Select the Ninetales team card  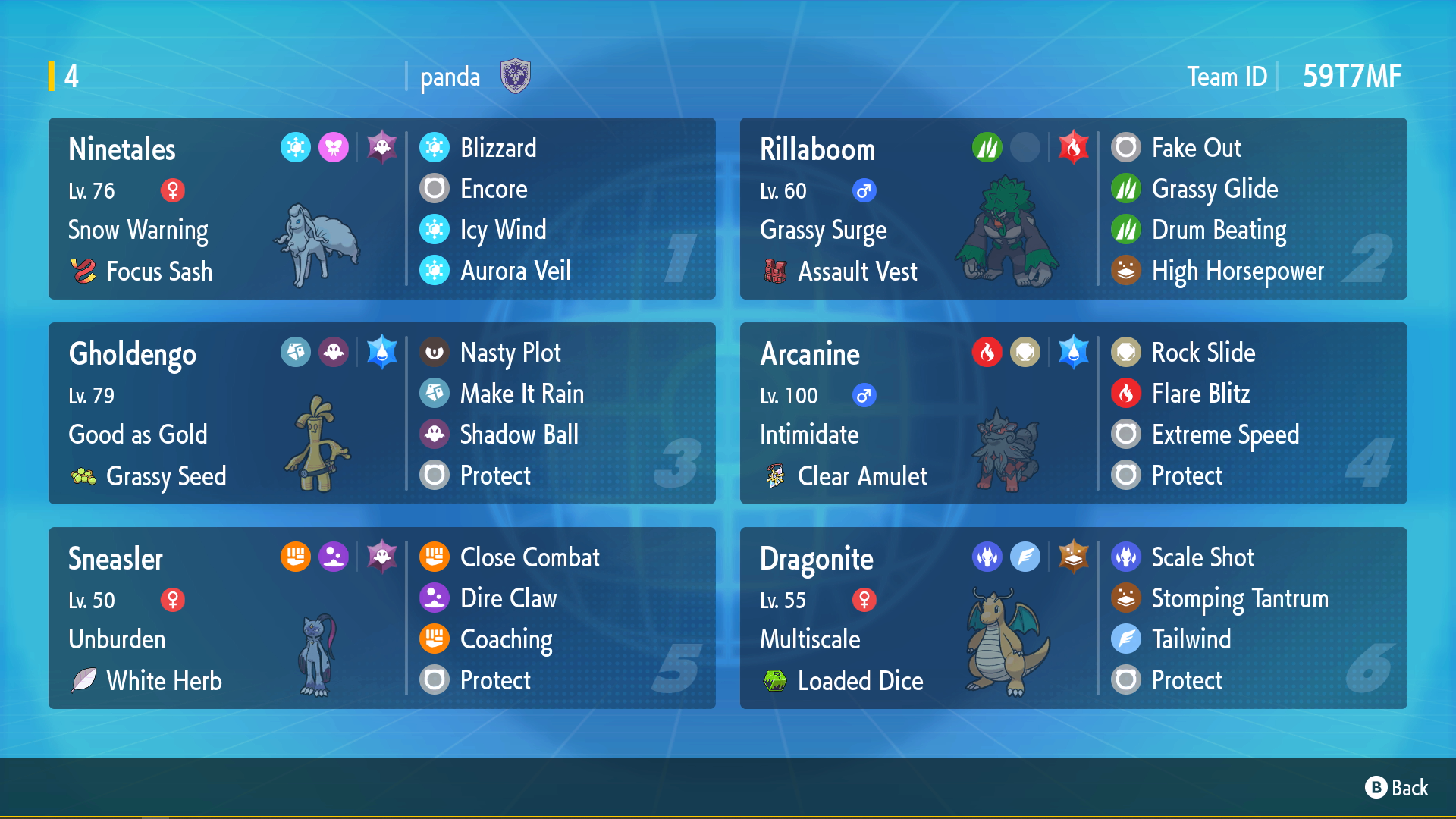coord(381,209)
